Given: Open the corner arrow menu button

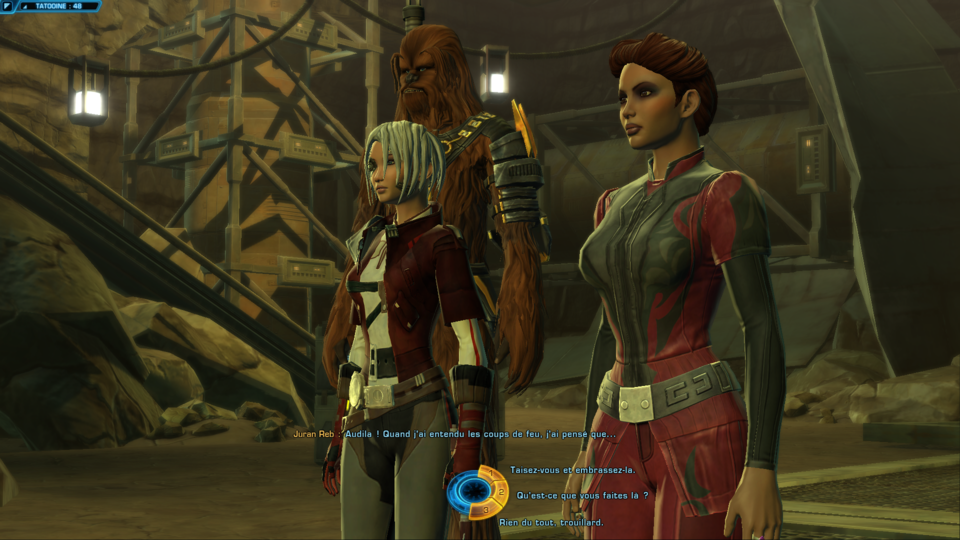Looking at the screenshot, I should pos(7,6).
